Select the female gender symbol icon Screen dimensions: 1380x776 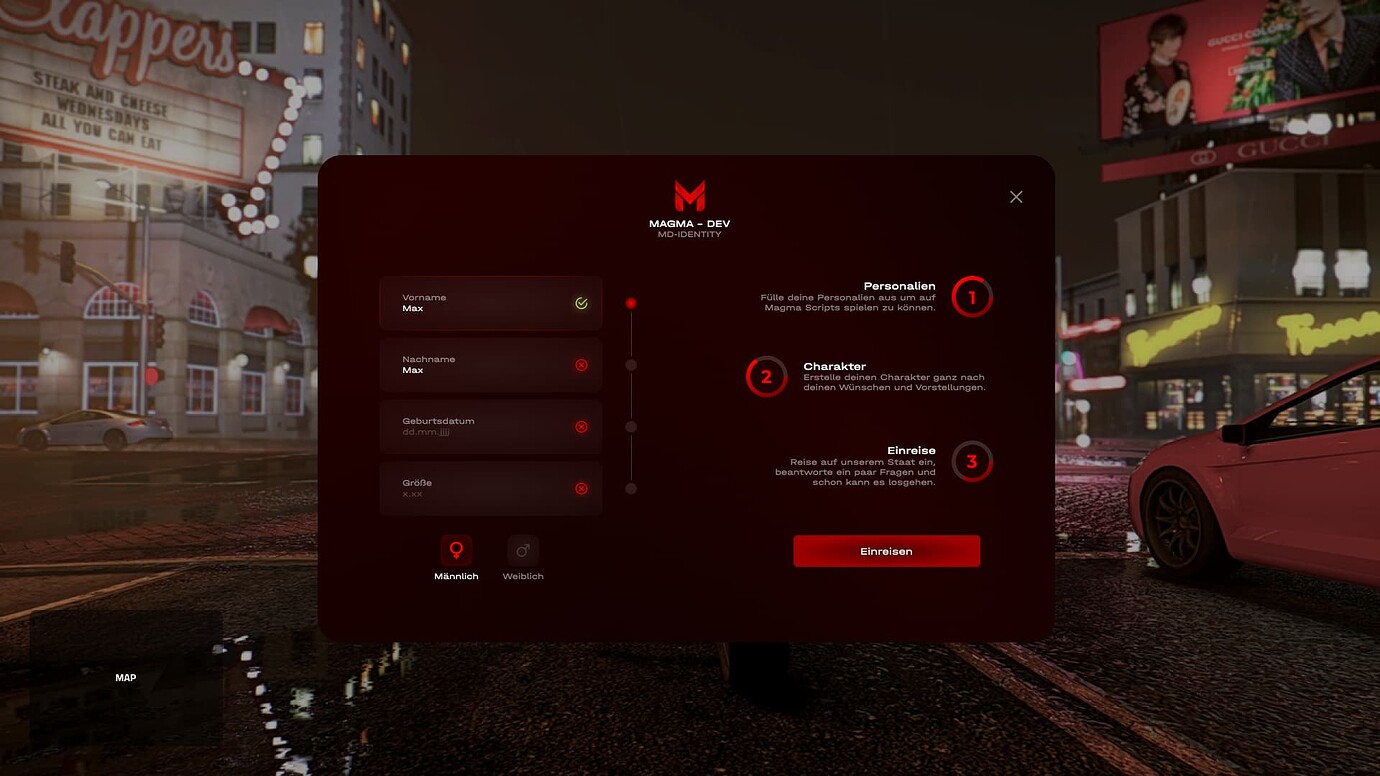(522, 548)
